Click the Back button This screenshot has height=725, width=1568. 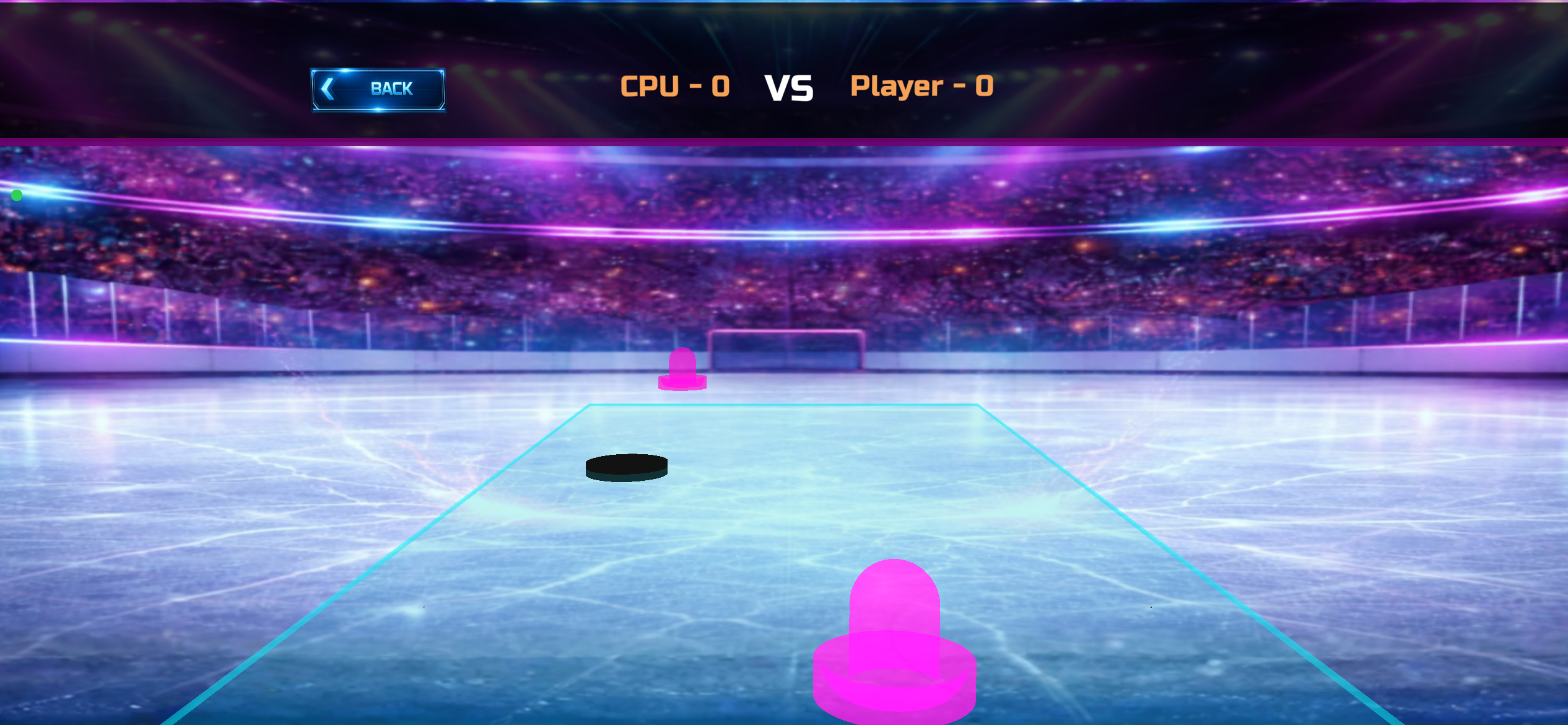(x=378, y=90)
